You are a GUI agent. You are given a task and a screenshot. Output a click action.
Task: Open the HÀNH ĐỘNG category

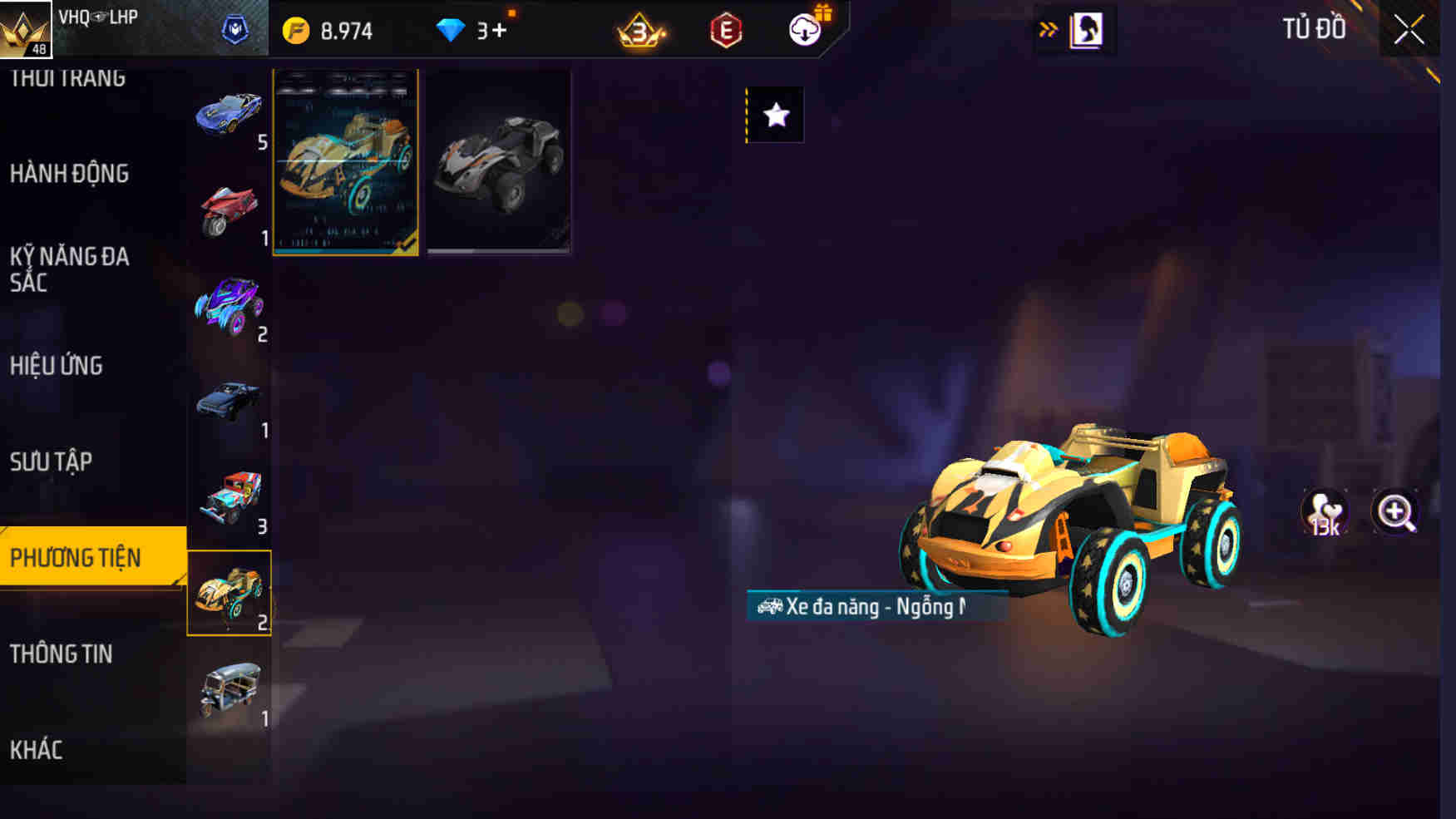pos(70,175)
